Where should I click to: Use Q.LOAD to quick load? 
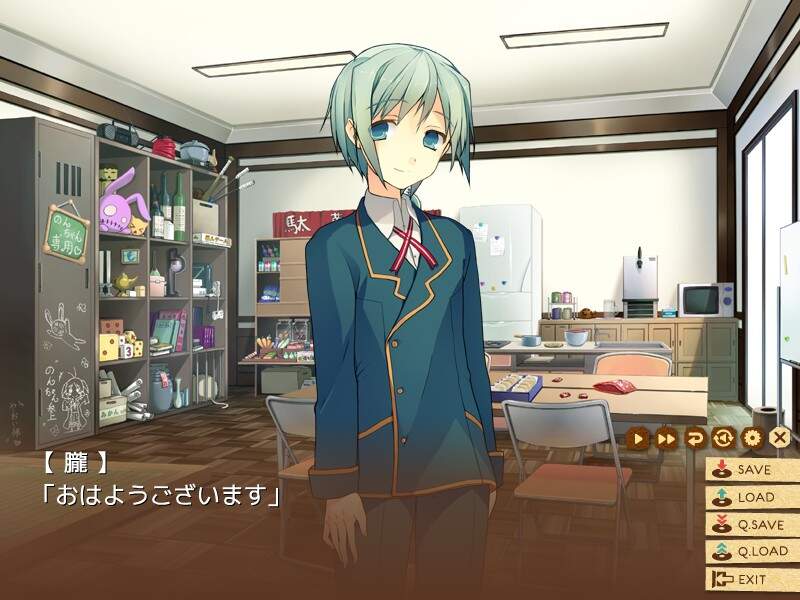(750, 551)
